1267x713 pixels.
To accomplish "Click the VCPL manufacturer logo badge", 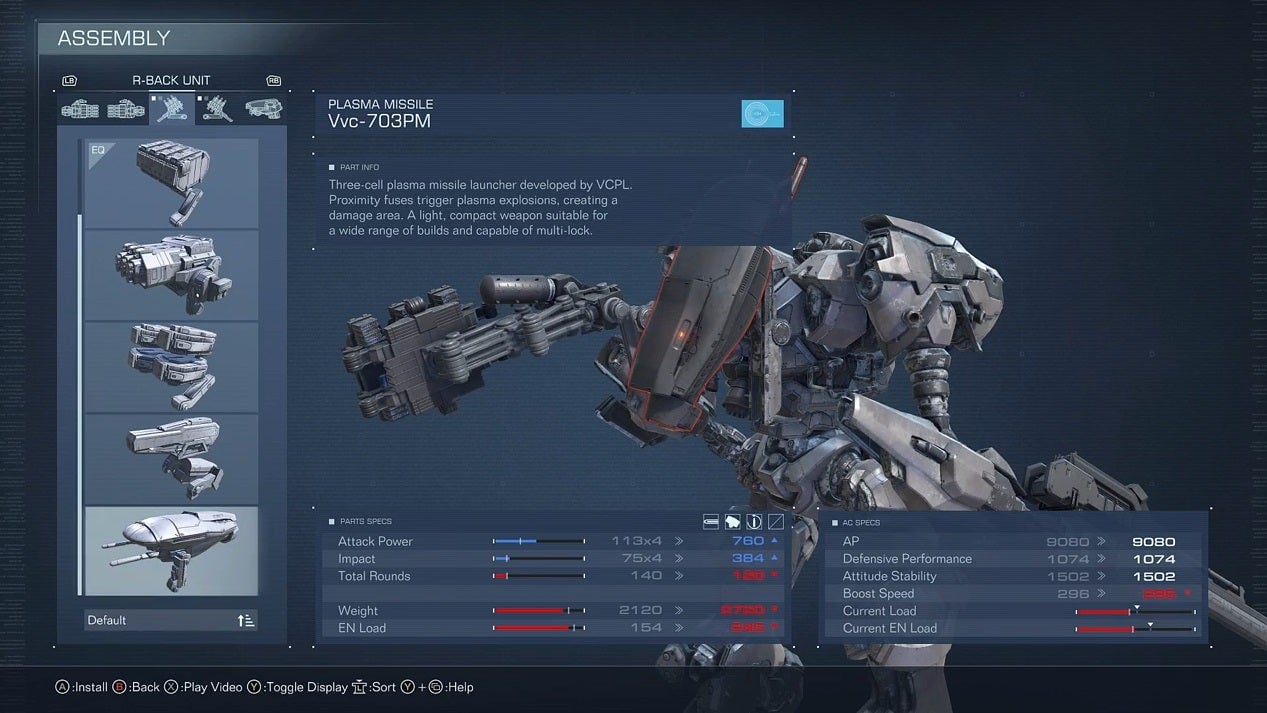I will point(762,114).
